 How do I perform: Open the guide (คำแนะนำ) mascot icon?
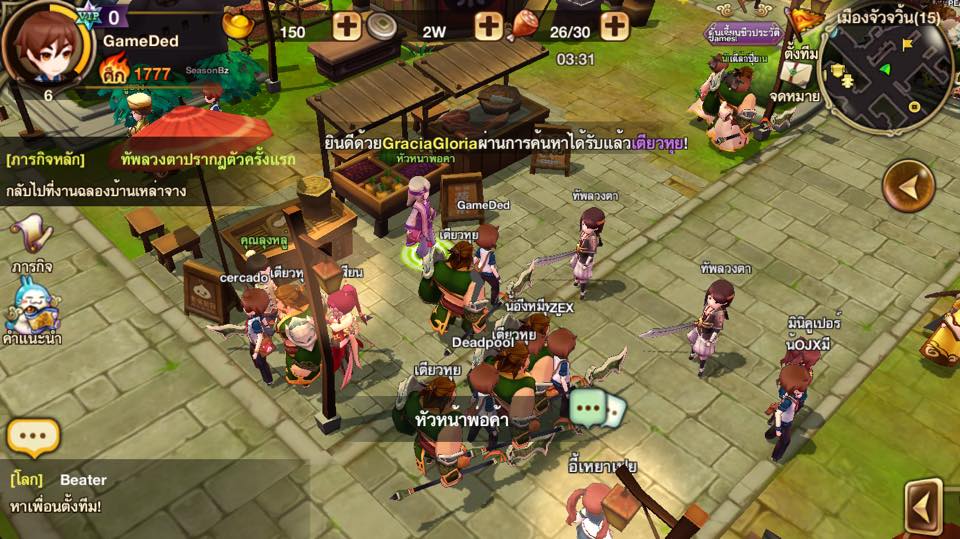(x=29, y=310)
